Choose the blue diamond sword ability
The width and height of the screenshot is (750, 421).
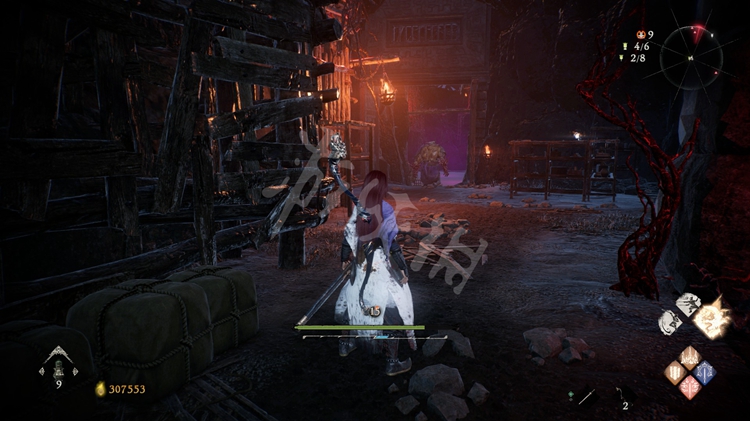coord(704,372)
